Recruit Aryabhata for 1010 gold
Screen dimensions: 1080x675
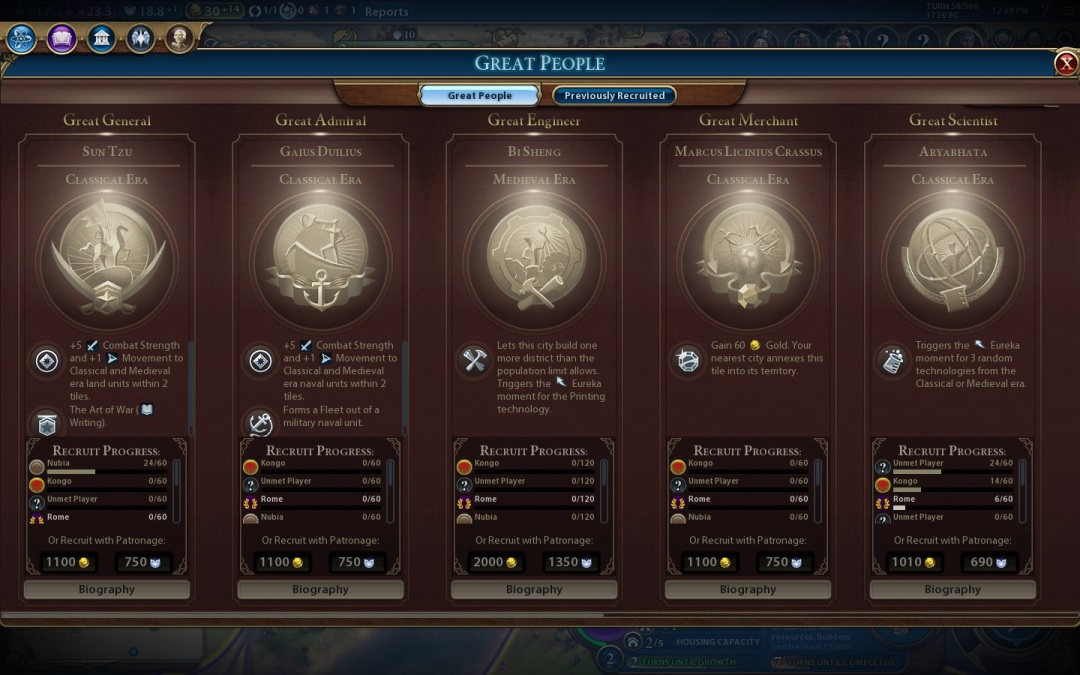click(x=913, y=562)
